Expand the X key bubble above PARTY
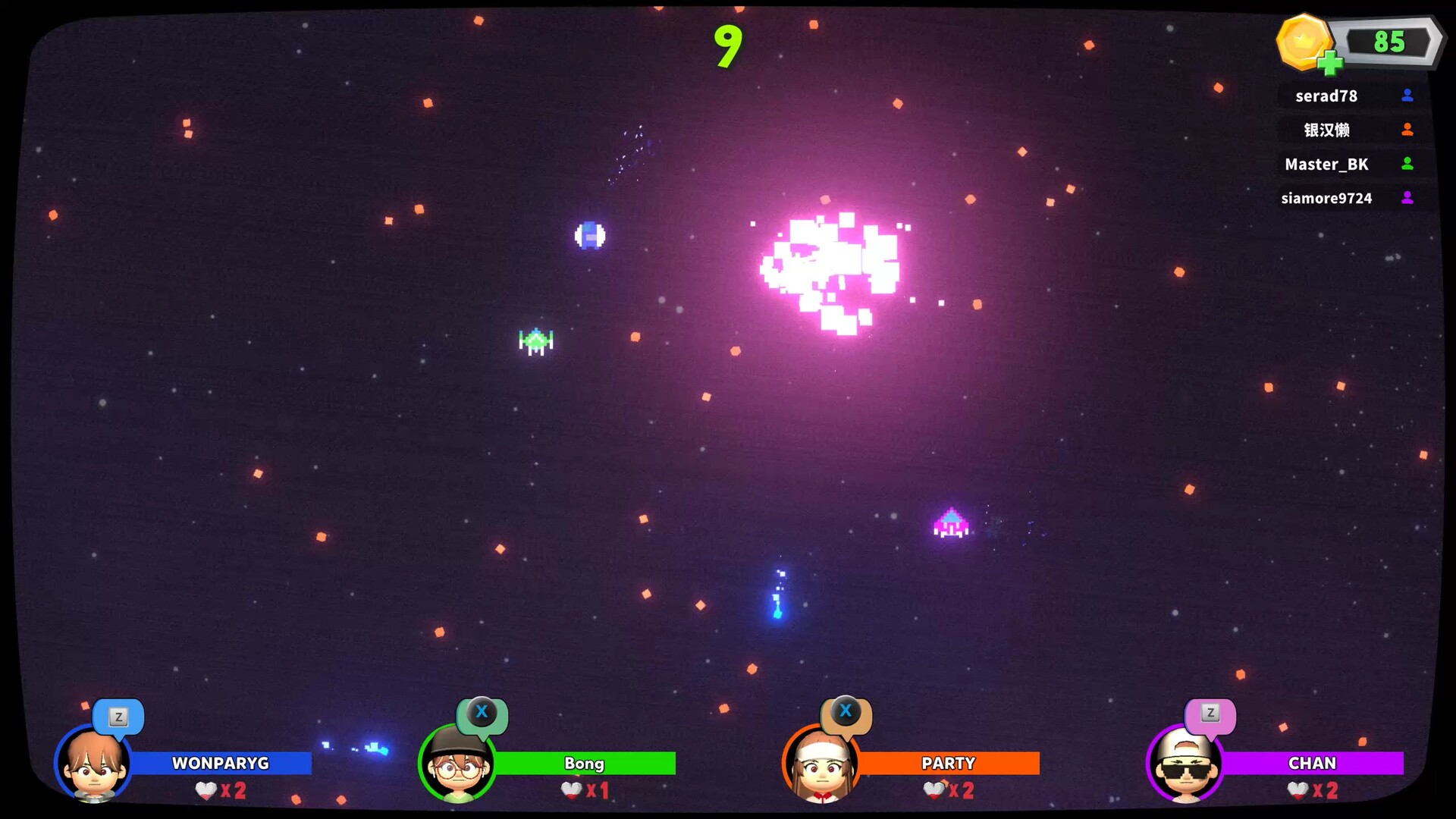 click(x=846, y=711)
